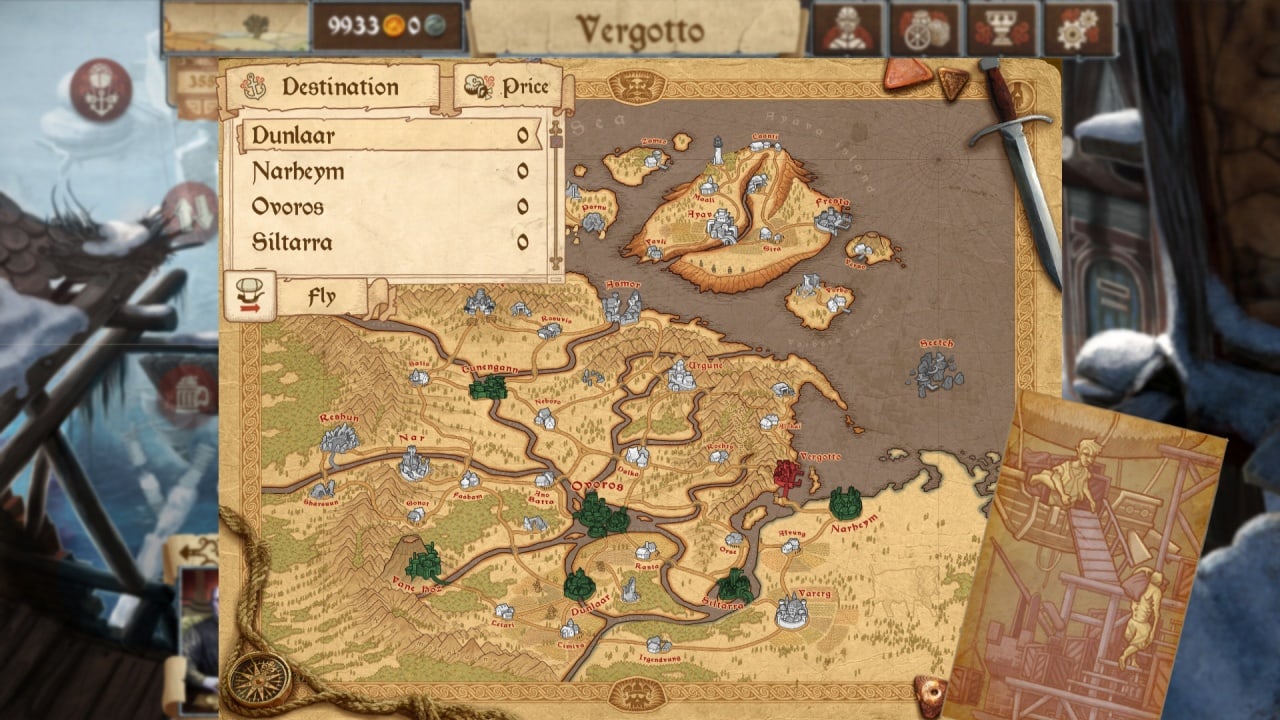Click the airship icon beside Fly
Image resolution: width=1280 pixels, height=720 pixels.
(249, 296)
